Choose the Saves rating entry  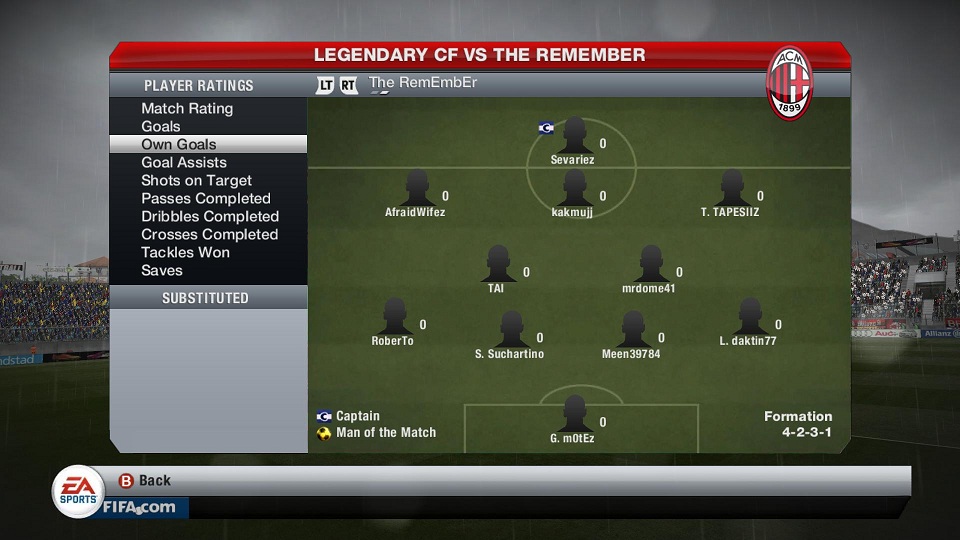162,270
